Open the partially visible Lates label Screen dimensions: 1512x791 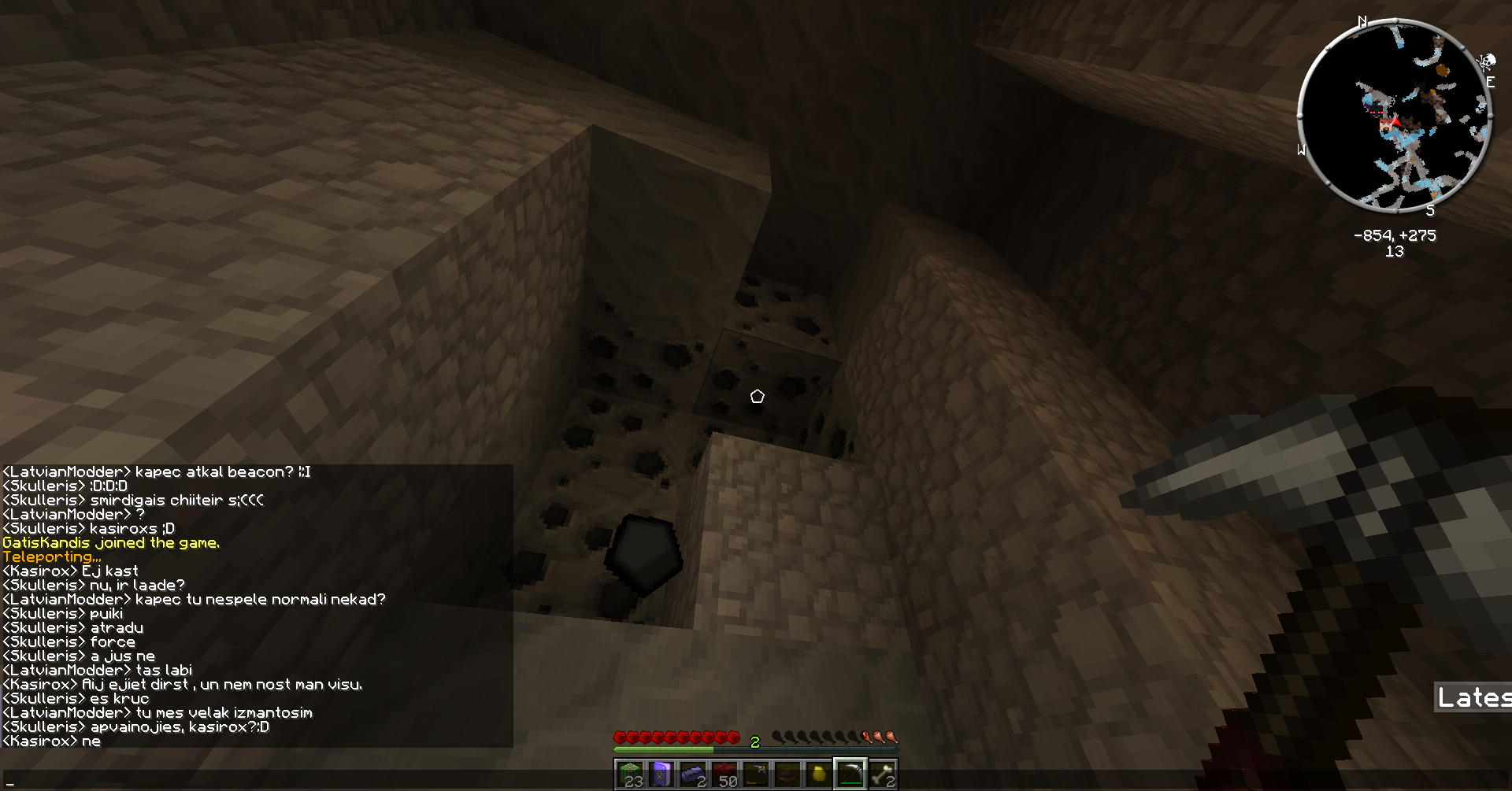(1473, 697)
